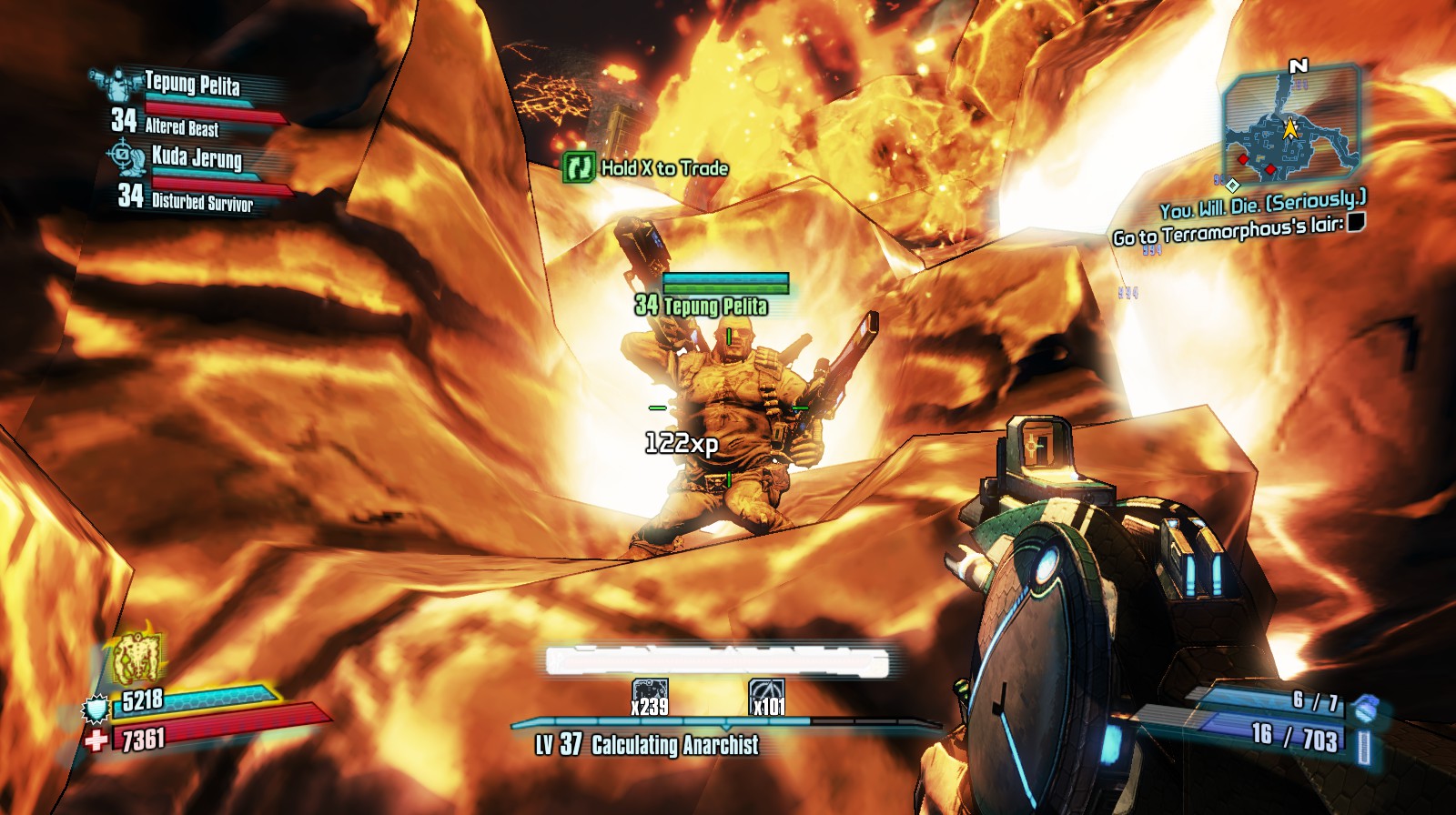Click the x239 stack skill icon
The height and width of the screenshot is (815, 1456).
650,696
